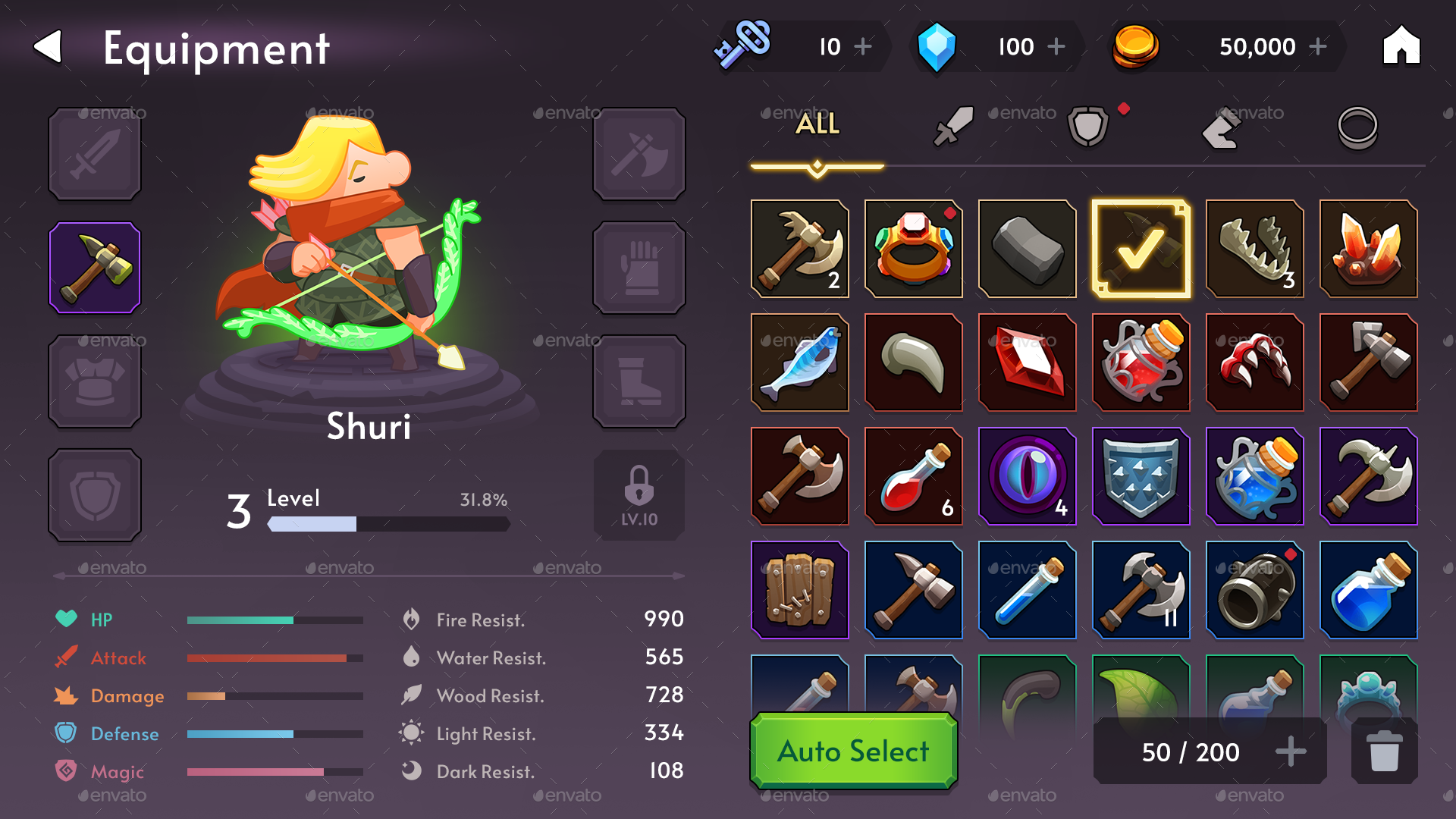Screen dimensions: 1456x819
Task: Click the locked LV.10 equipment slot
Action: click(x=639, y=495)
